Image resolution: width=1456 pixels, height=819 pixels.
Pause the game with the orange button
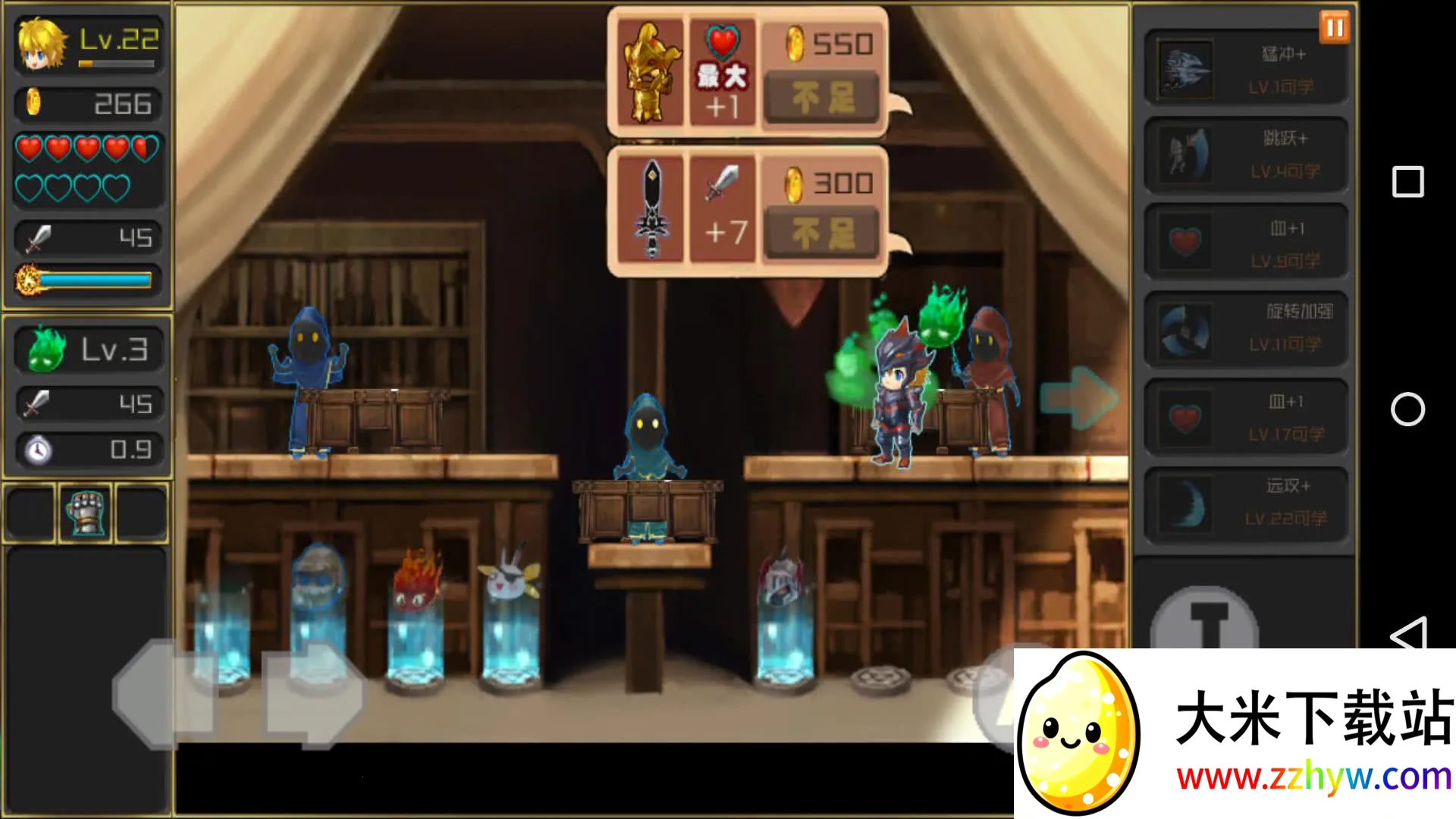pos(1335,28)
